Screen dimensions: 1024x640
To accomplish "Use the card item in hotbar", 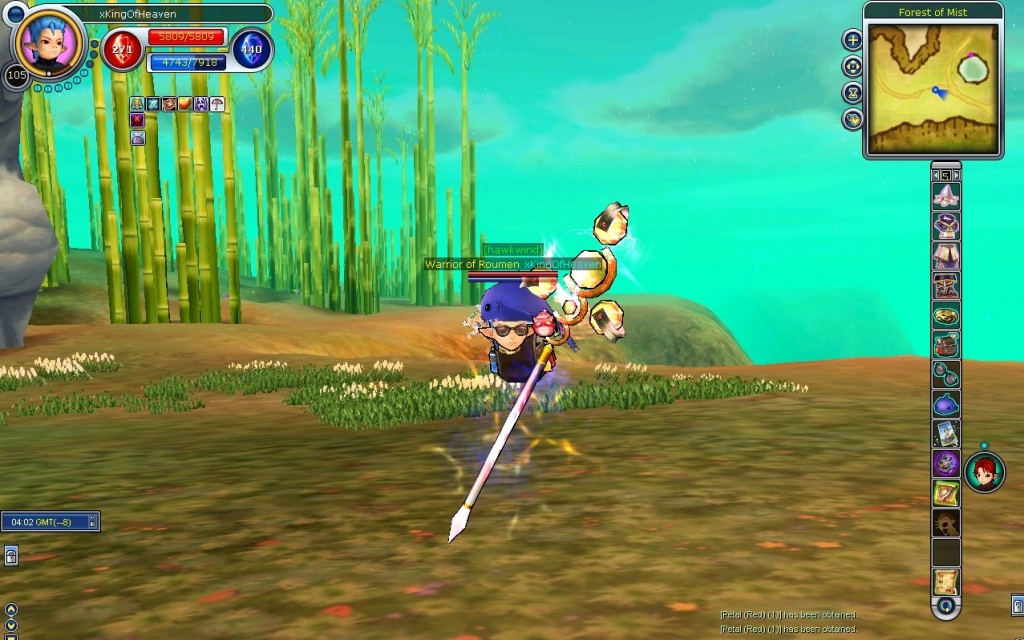I will tap(946, 433).
